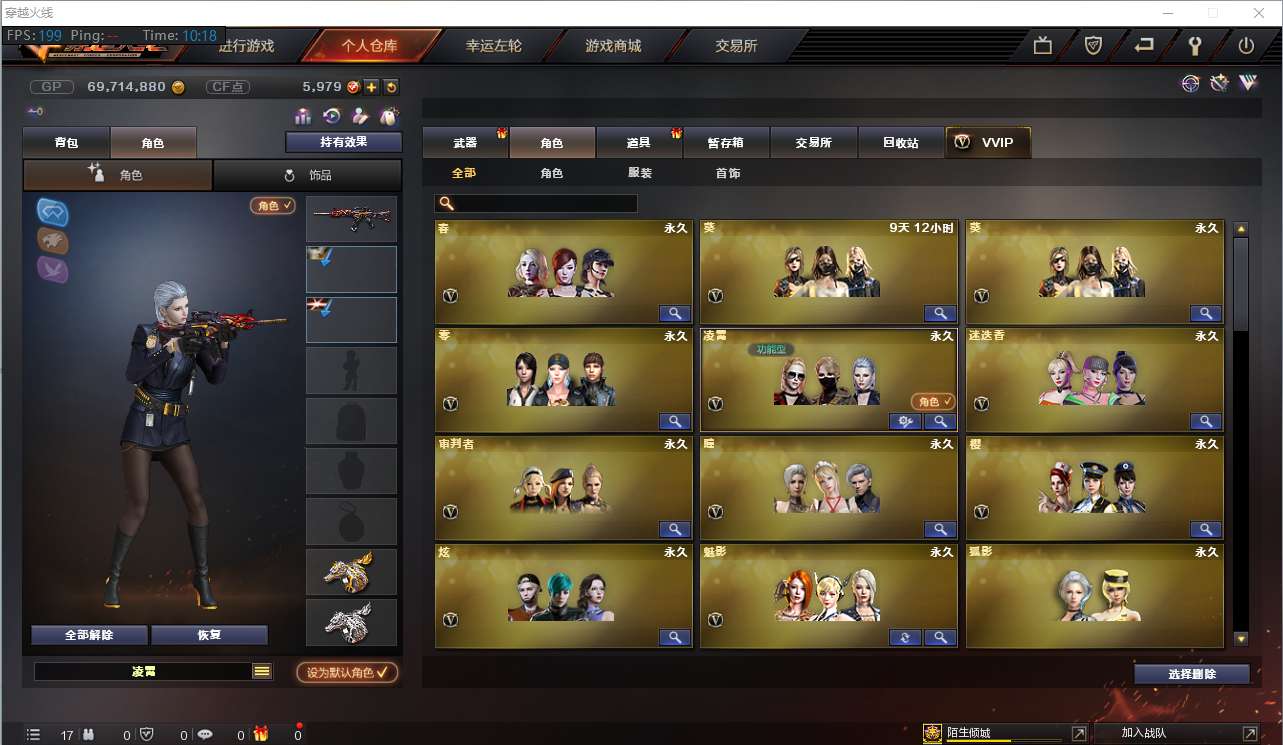Open the gift box icon in bottom status bar
This screenshot has width=1283, height=745.
(x=263, y=733)
